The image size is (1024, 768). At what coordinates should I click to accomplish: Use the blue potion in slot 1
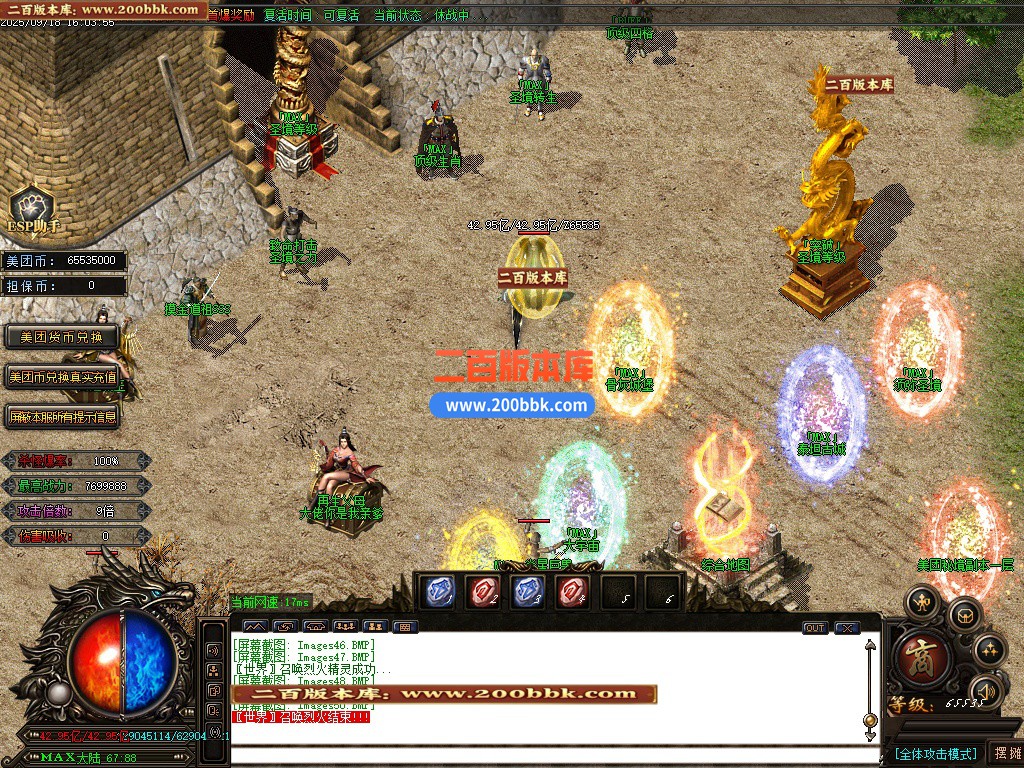pyautogui.click(x=437, y=592)
